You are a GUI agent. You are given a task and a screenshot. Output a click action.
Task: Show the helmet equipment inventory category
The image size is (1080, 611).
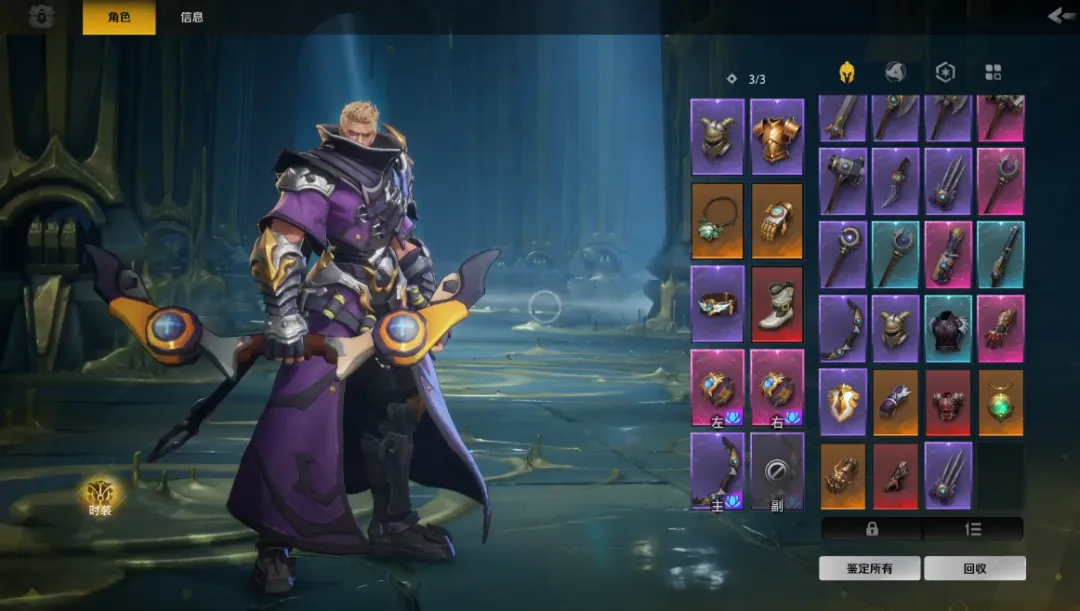846,72
